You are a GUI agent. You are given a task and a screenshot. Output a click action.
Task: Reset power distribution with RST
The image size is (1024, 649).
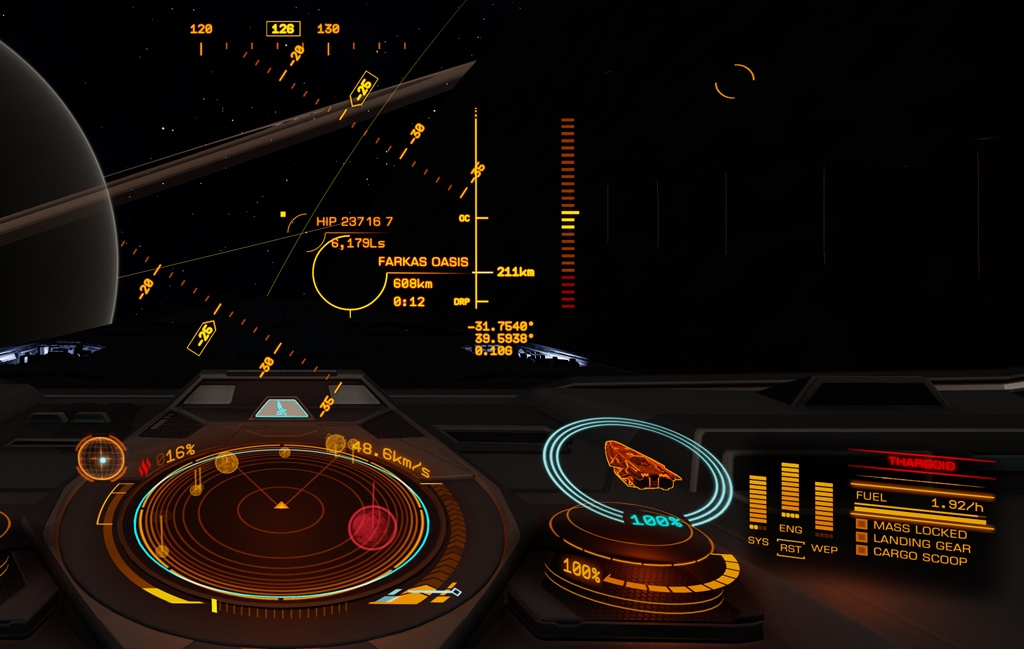pyautogui.click(x=790, y=549)
